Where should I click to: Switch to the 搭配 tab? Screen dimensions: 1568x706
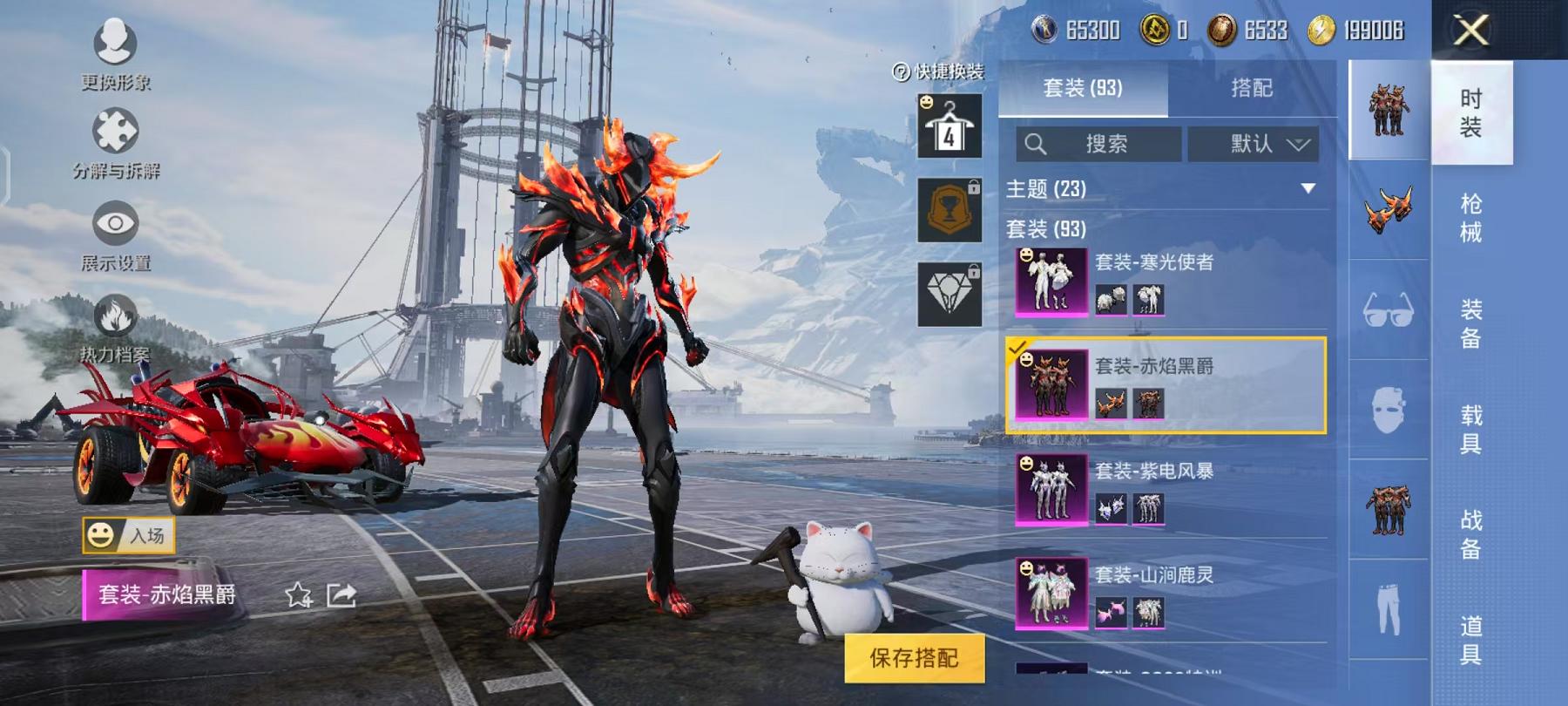[1251, 88]
